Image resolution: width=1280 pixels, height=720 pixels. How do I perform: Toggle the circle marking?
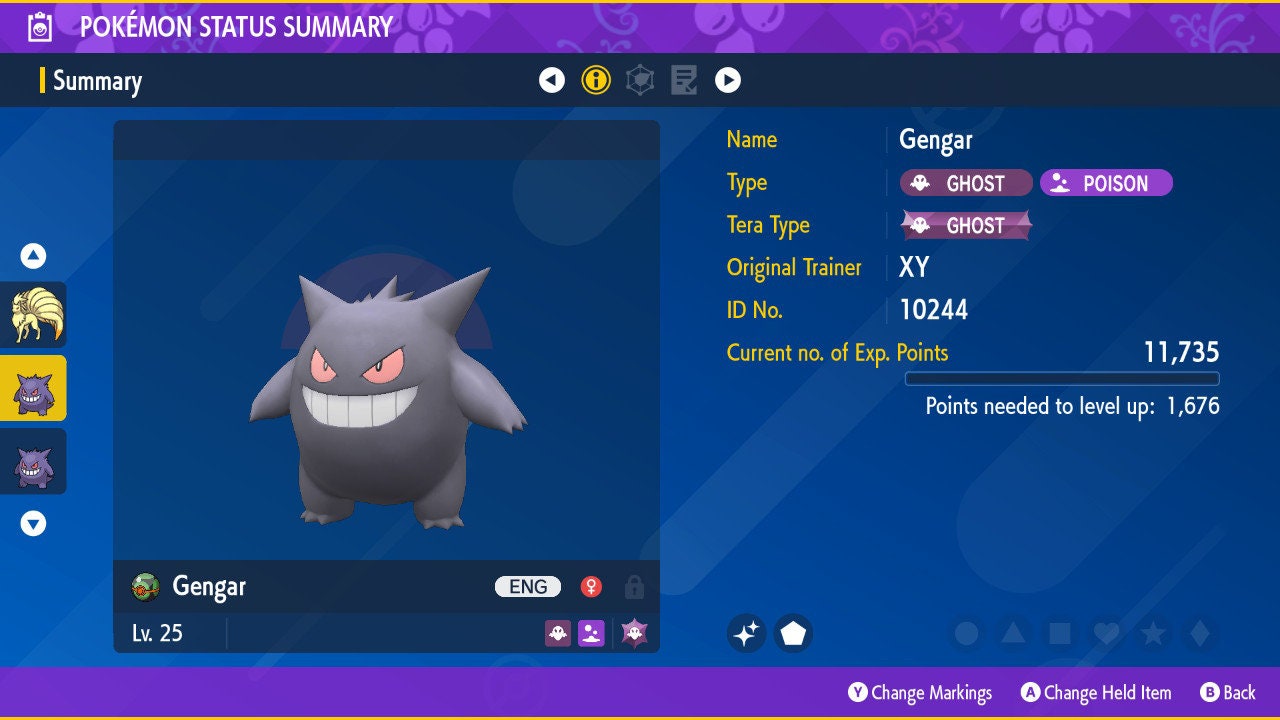tap(966, 633)
